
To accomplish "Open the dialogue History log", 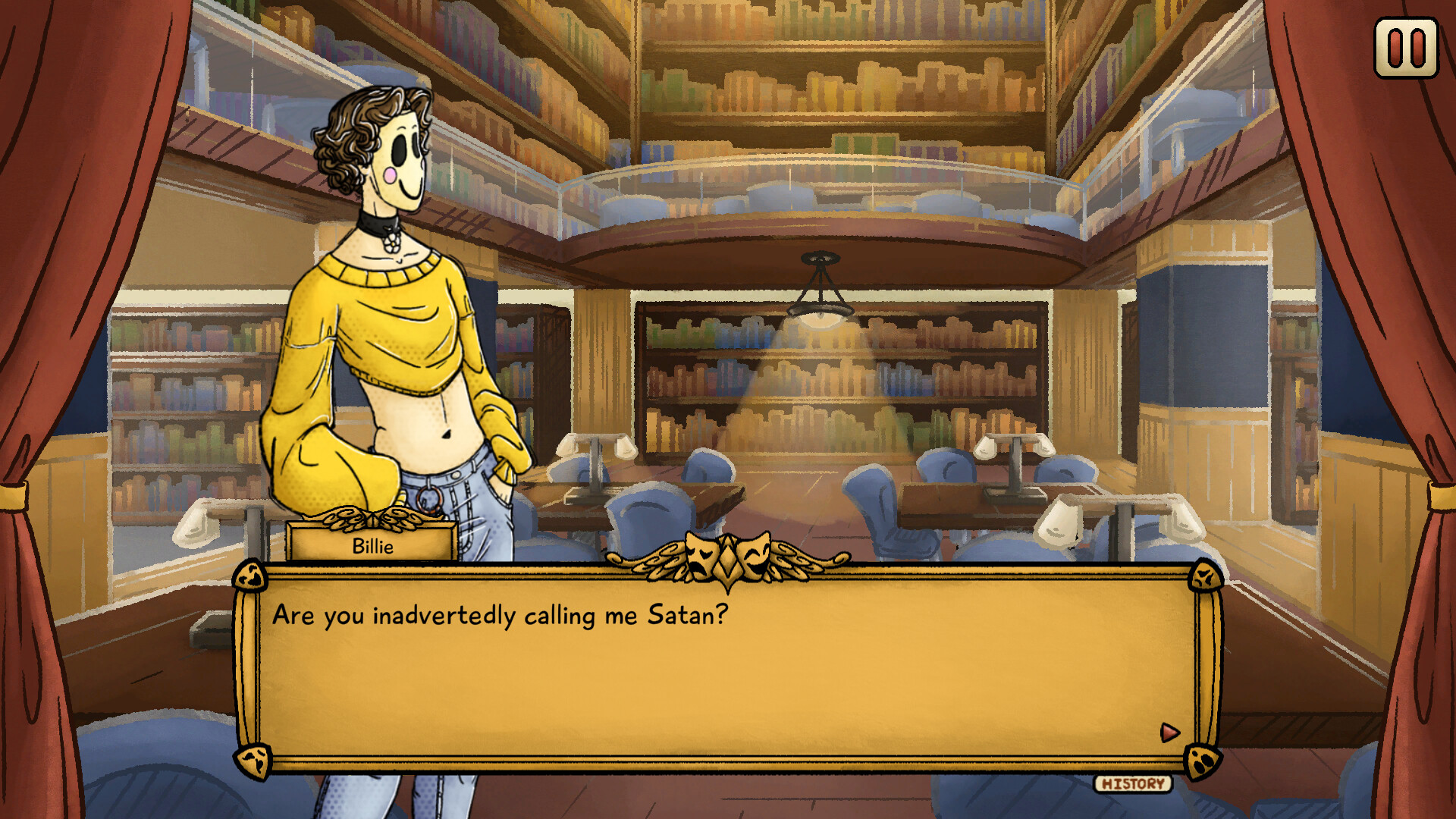I will (1133, 783).
